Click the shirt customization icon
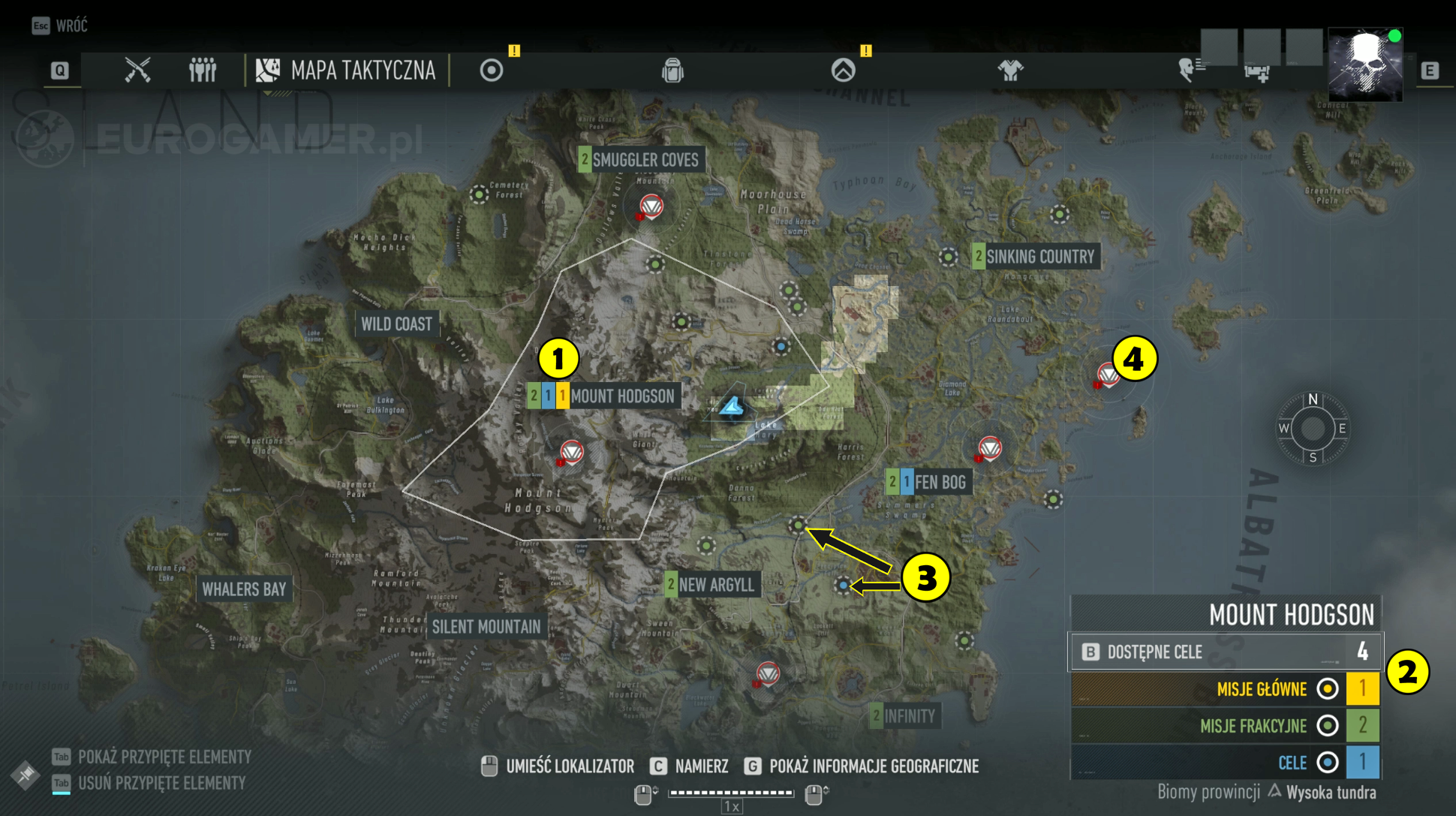1456x816 pixels. pyautogui.click(x=1010, y=70)
